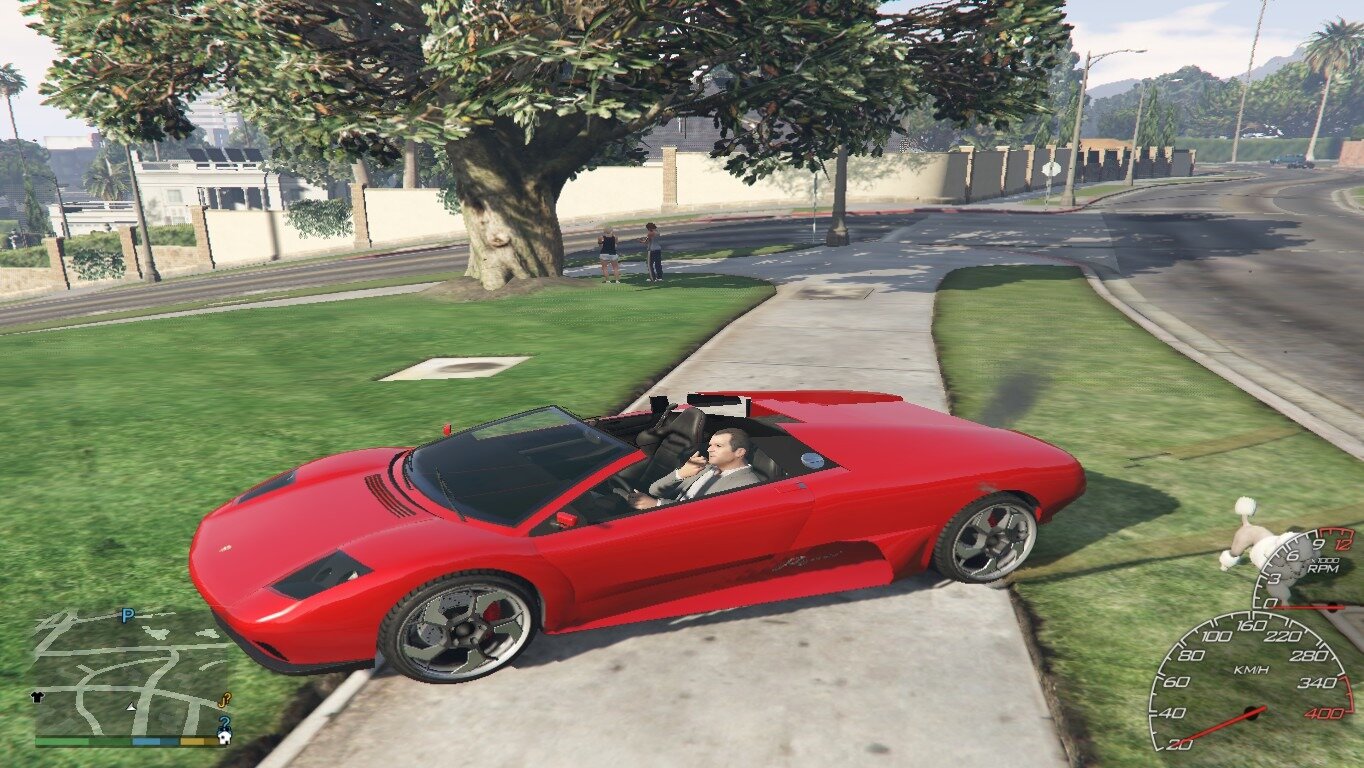The width and height of the screenshot is (1364, 768).
Task: Select the white house safehouse blip
Action: [x=224, y=739]
